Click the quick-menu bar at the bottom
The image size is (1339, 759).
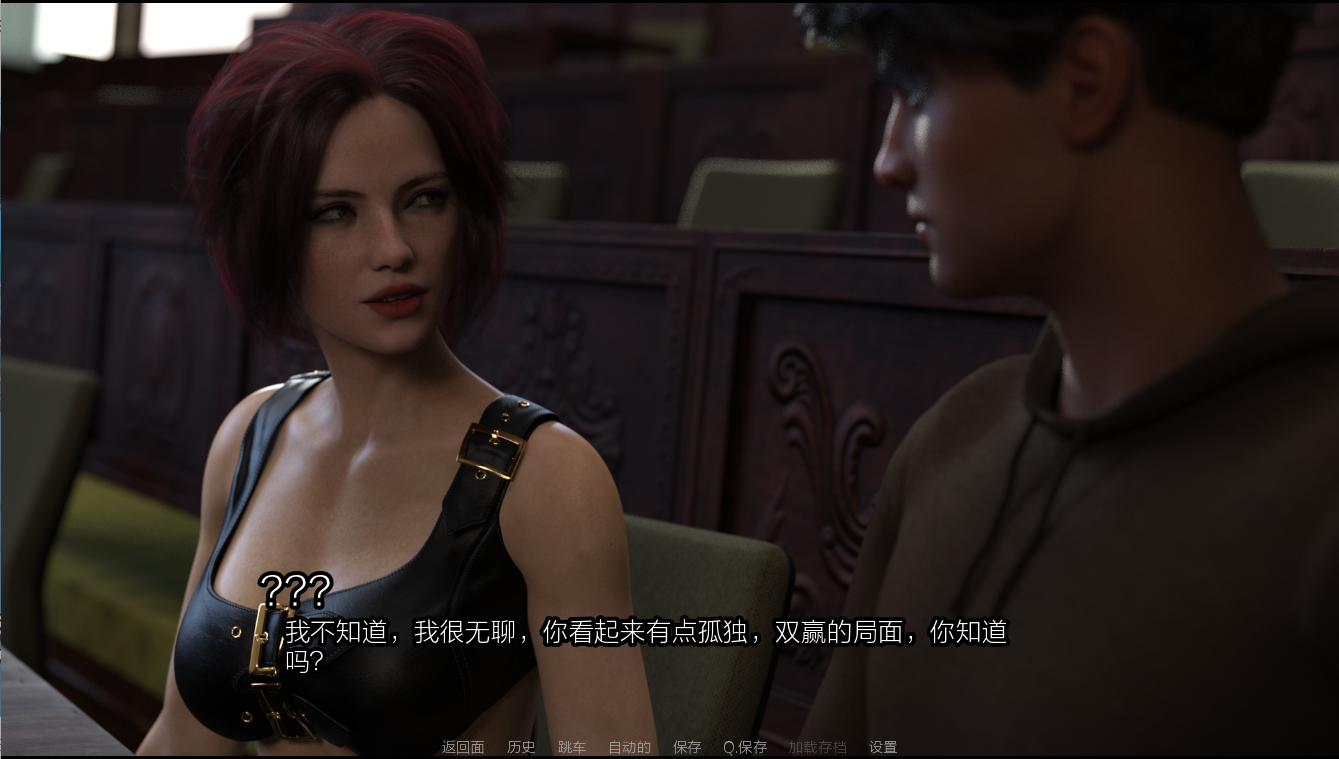coord(669,746)
